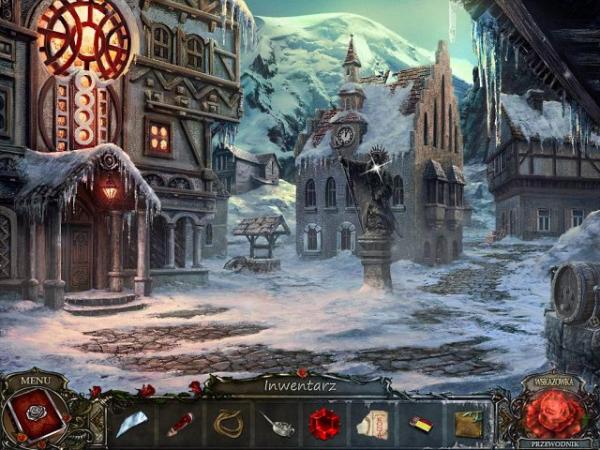Select the coiled rope inventory item
The height and width of the screenshot is (450, 600).
point(228,423)
